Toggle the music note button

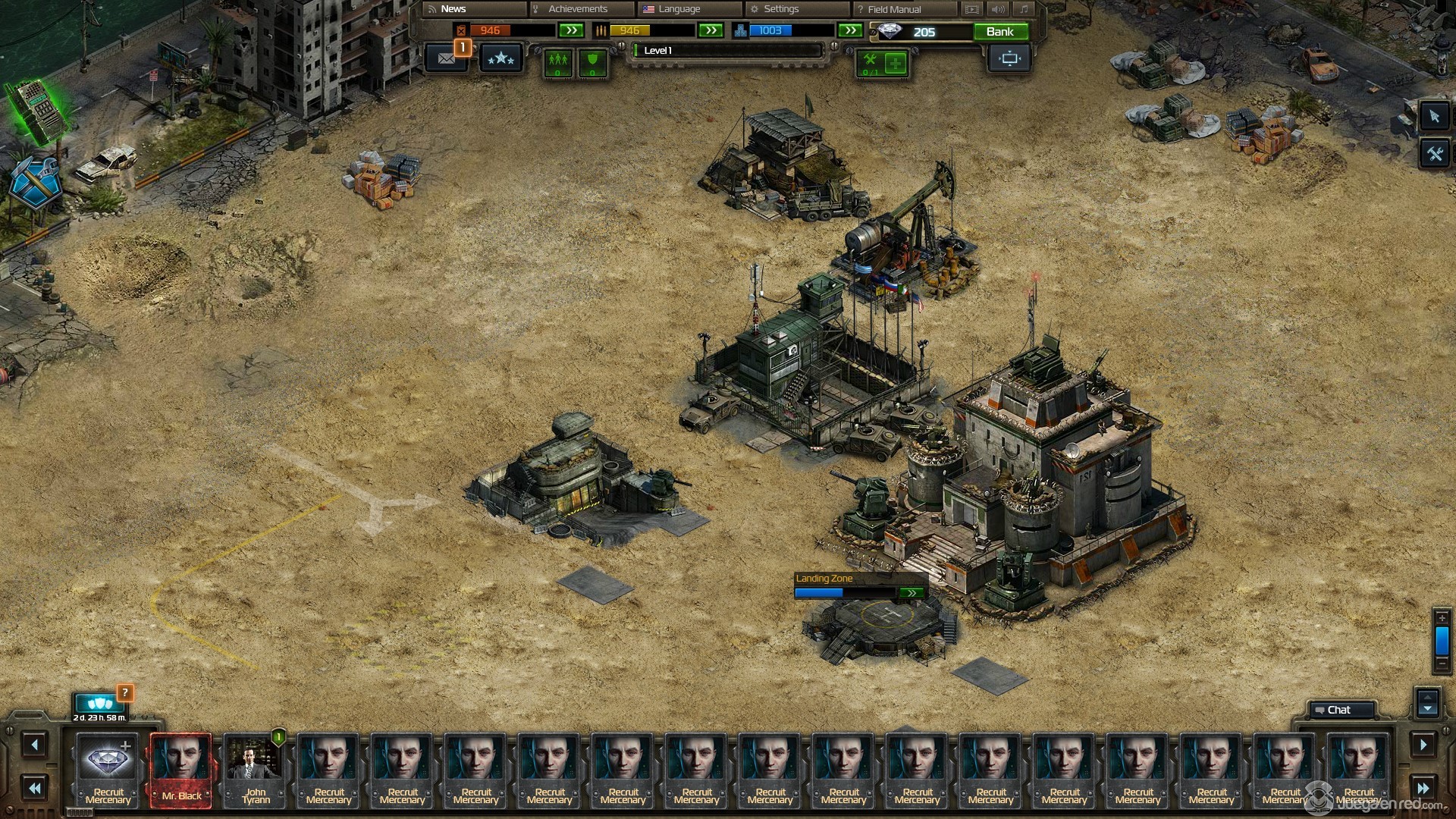point(1024,9)
